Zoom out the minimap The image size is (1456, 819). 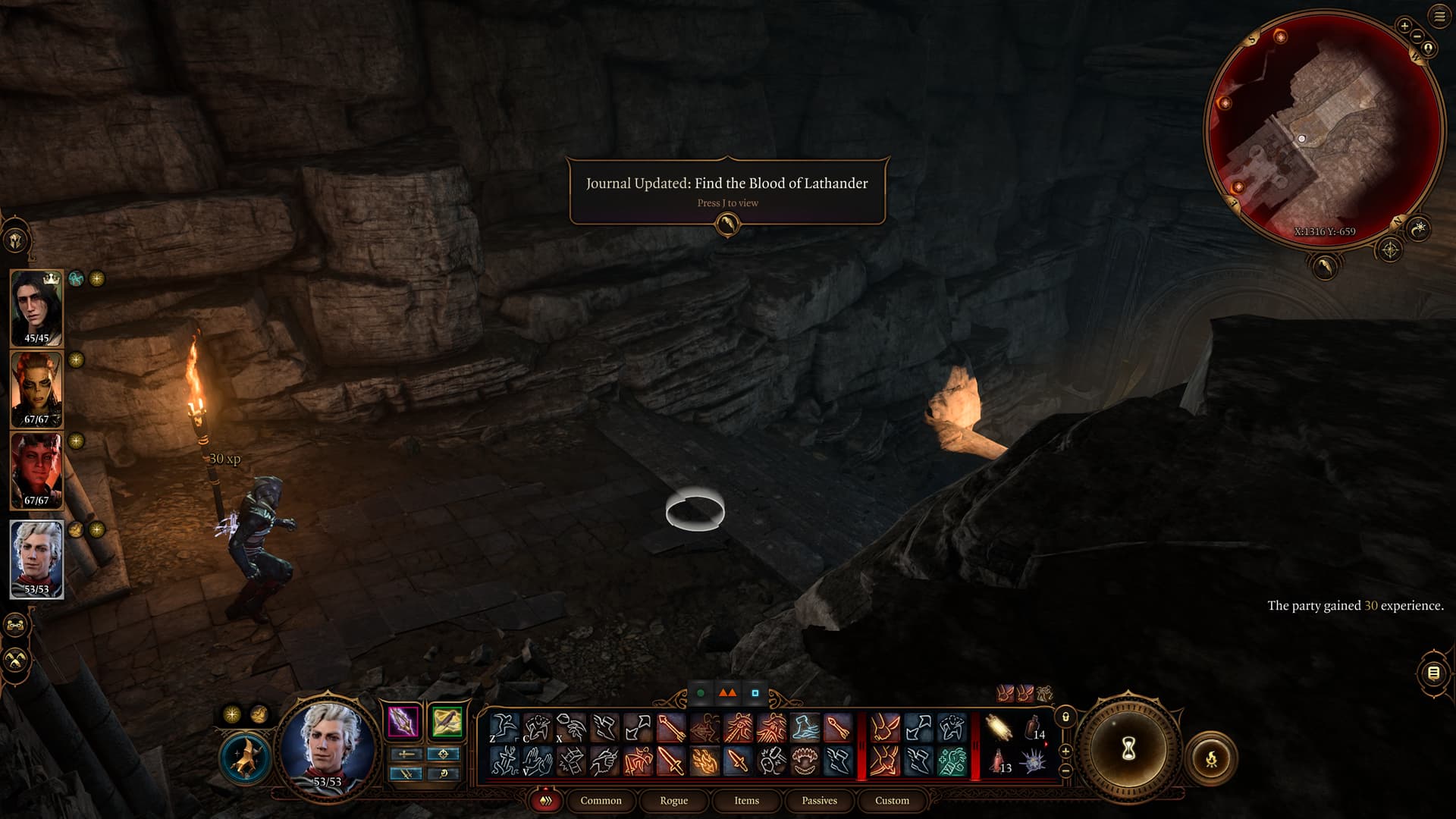(1417, 36)
